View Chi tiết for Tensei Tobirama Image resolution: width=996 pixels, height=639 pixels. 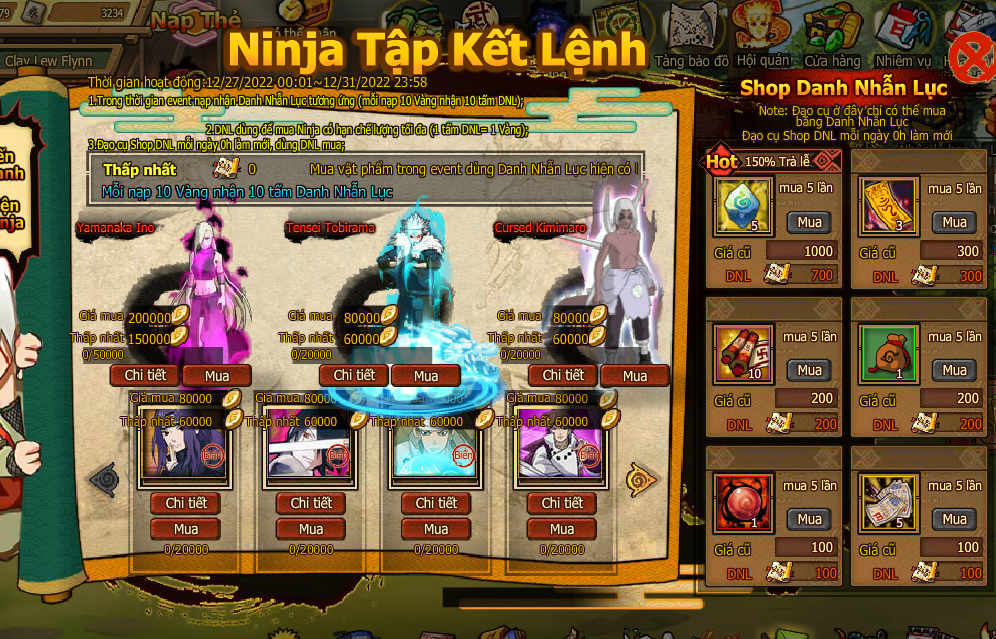point(354,375)
